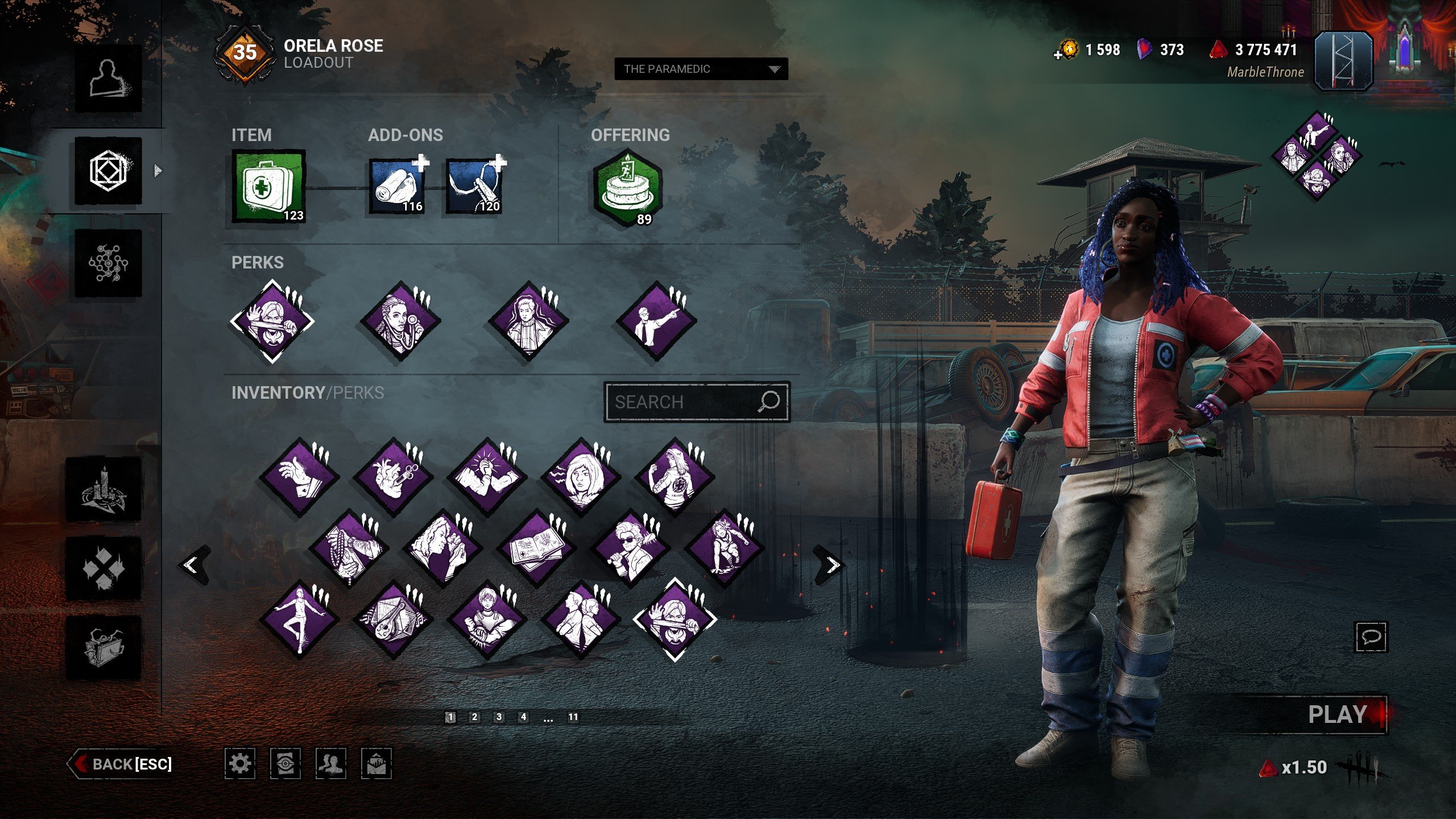This screenshot has height=819, width=1456.
Task: Select the needle and thread add-on slot
Action: coord(474,185)
